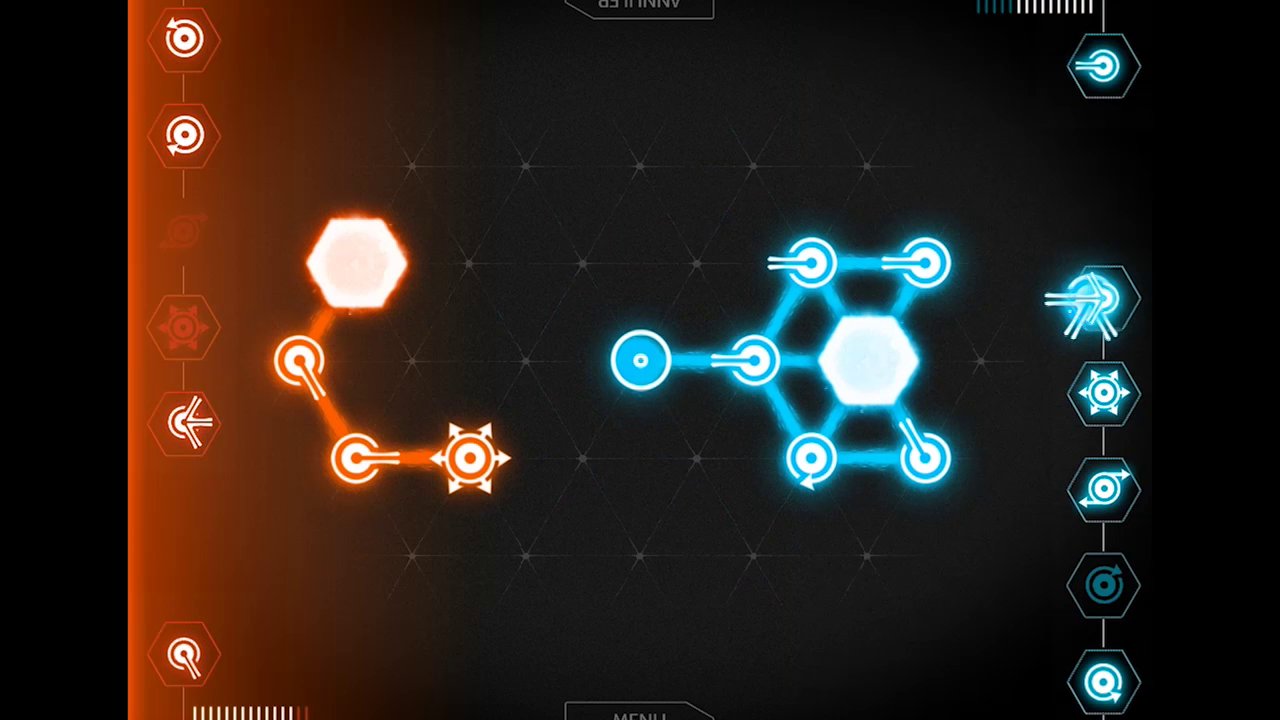
Task: Select the node connector tool atop the blue sidebar
Action: coord(1103,66)
